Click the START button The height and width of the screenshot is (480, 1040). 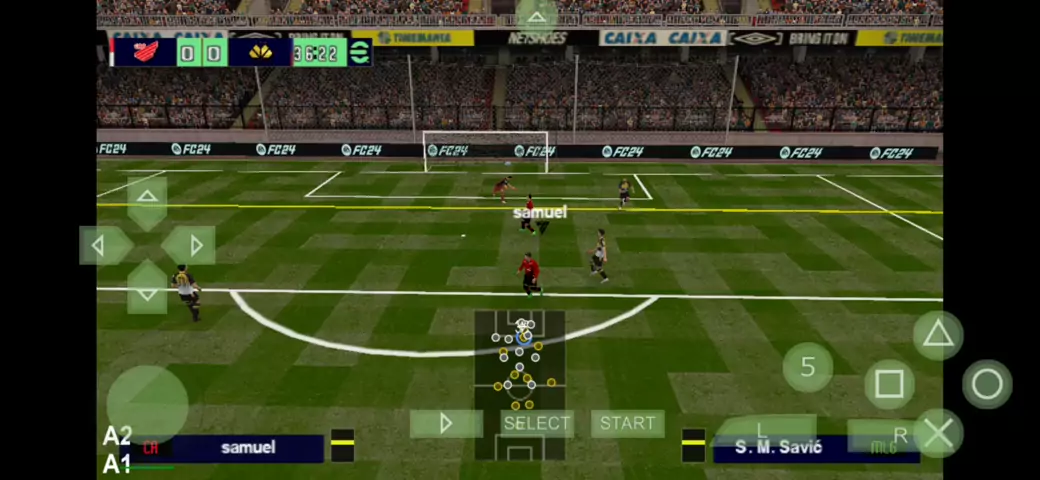(x=627, y=423)
